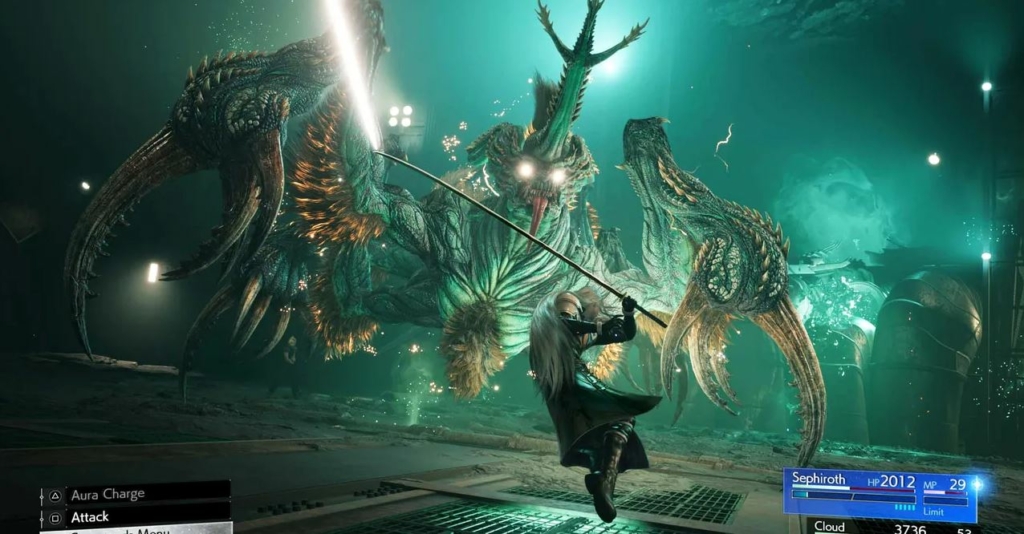Select the Attack command

pyautogui.click(x=134, y=516)
